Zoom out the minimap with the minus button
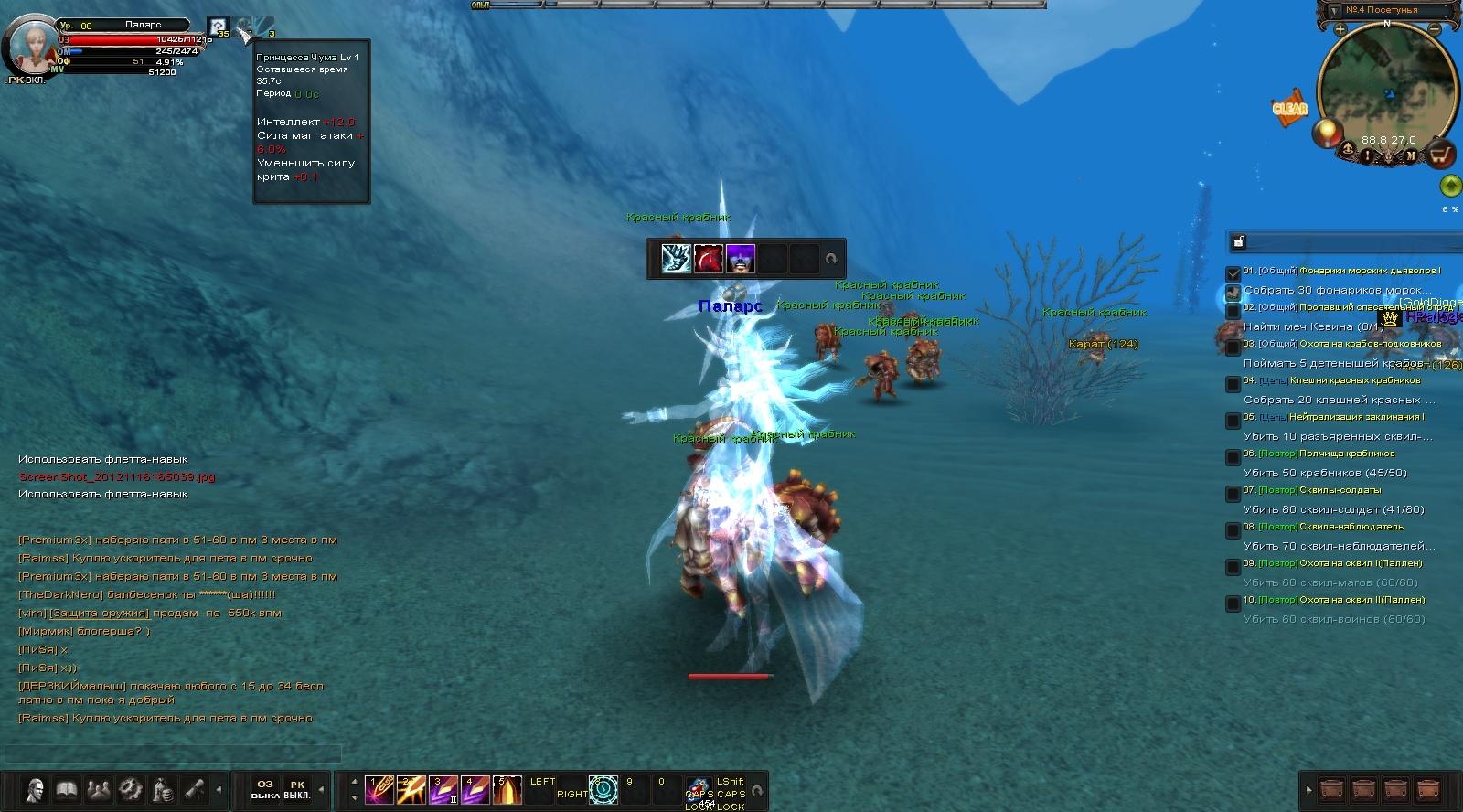This screenshot has height=812, width=1463. tap(1435, 30)
